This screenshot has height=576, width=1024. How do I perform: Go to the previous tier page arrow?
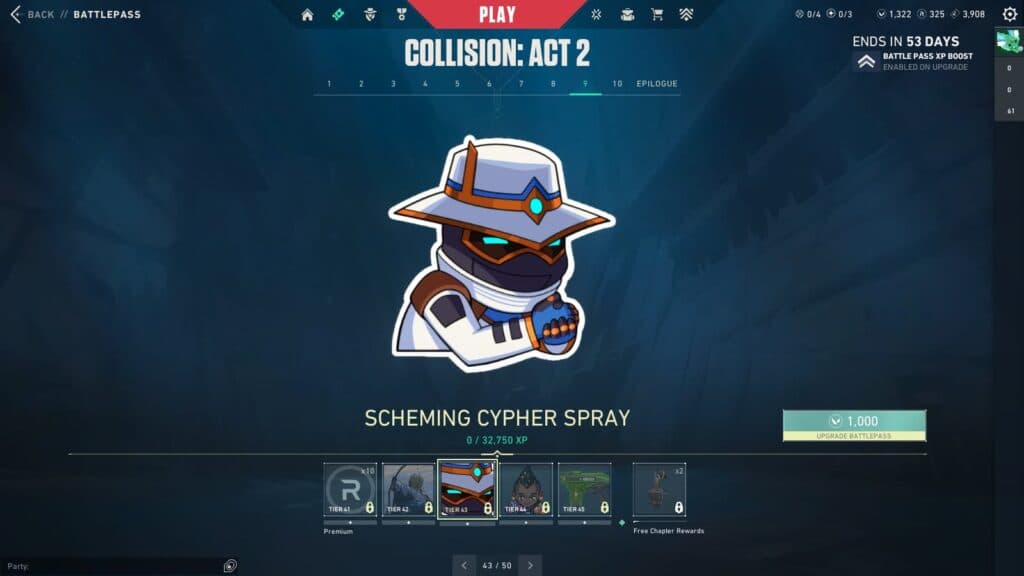point(463,566)
